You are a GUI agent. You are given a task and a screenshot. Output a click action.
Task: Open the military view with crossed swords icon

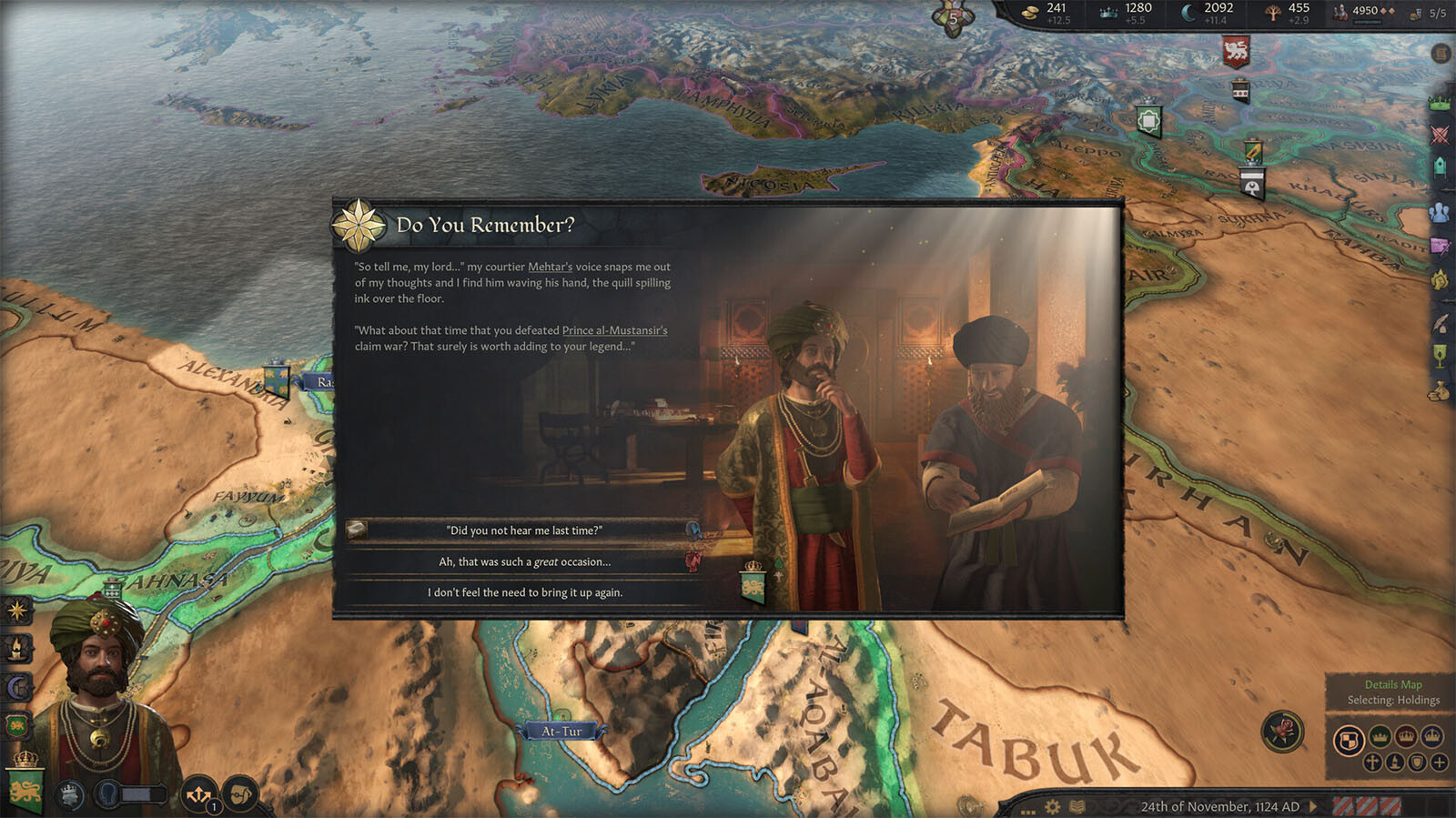[x=1439, y=133]
